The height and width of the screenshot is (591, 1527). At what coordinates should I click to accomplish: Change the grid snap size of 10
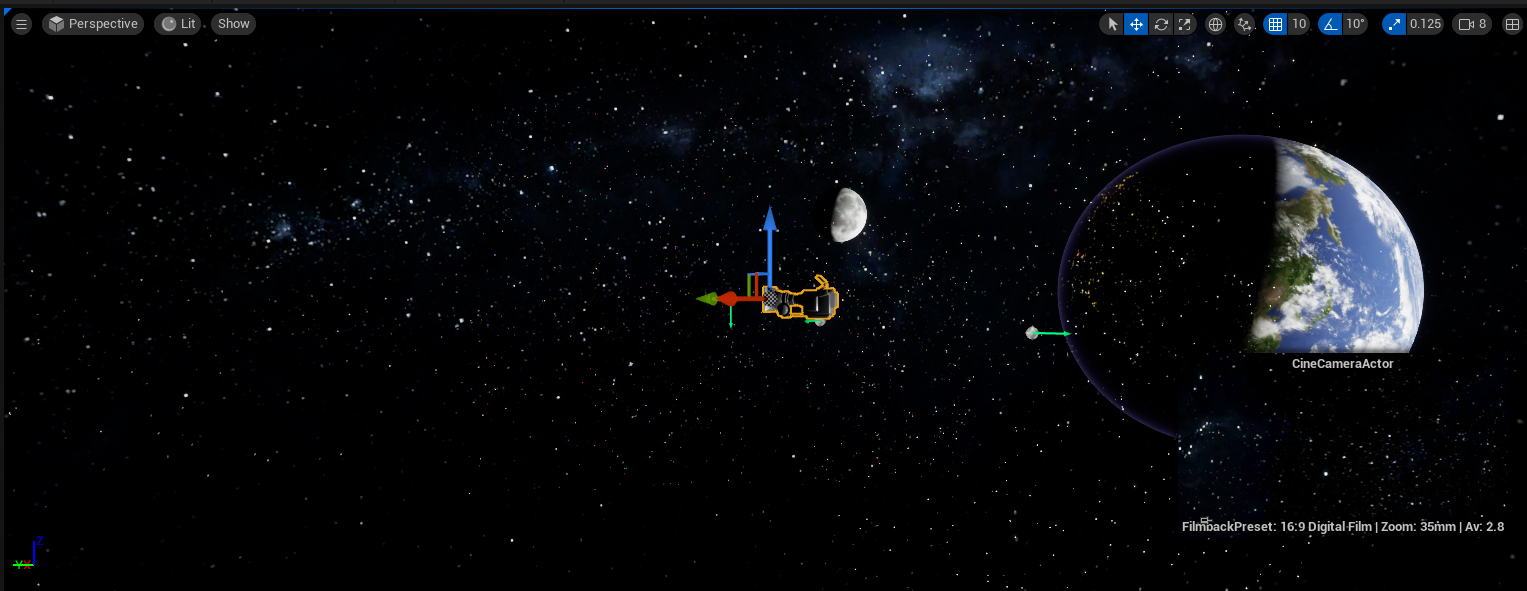1298,24
